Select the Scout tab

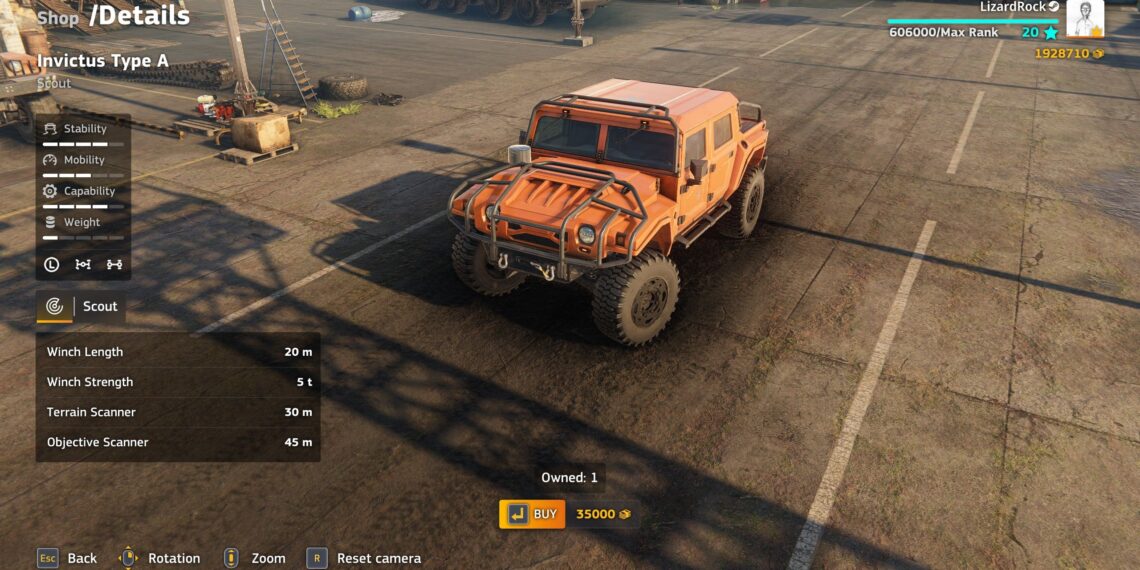tap(82, 307)
